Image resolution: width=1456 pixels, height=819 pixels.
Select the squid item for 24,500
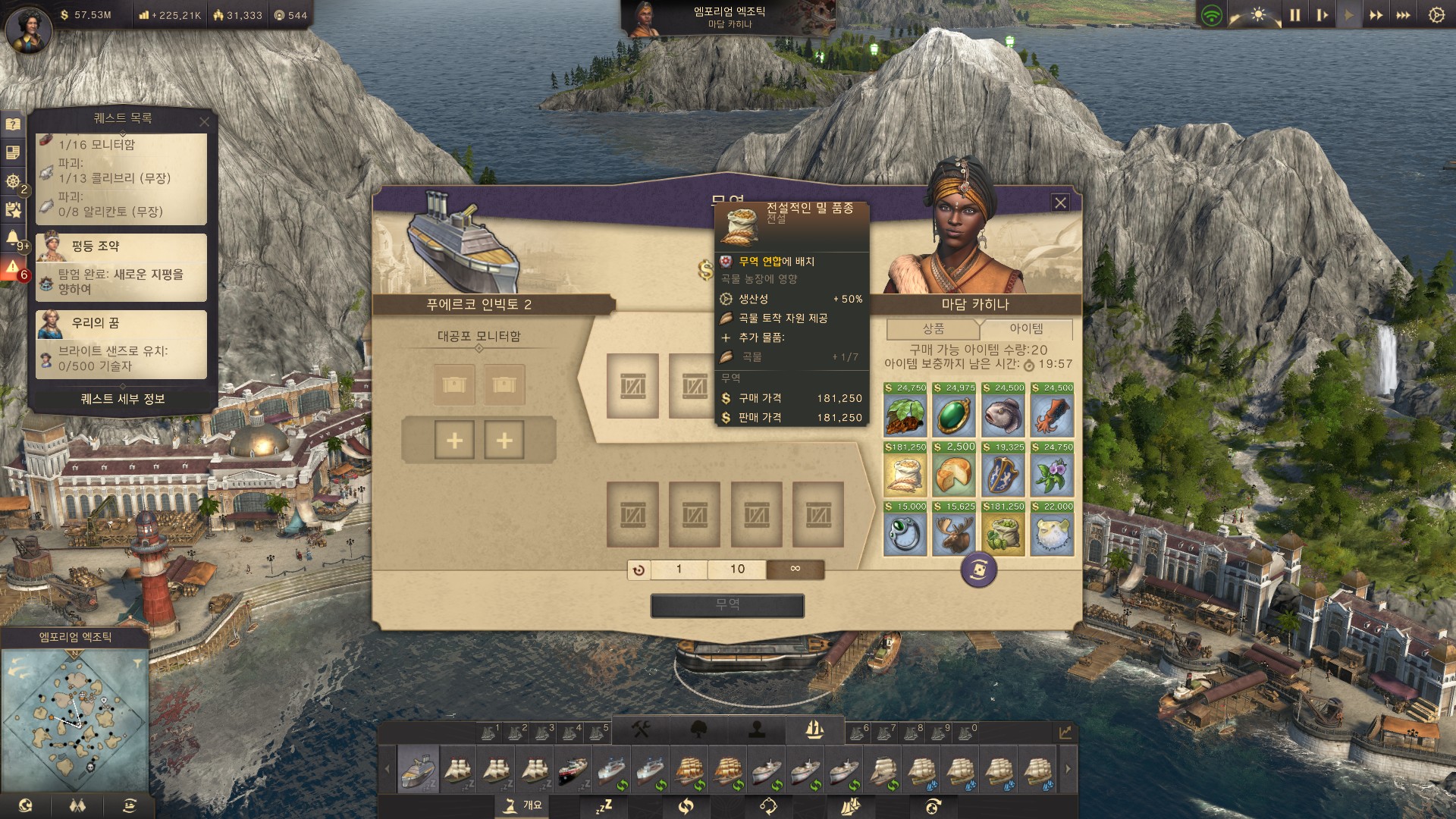click(1053, 415)
